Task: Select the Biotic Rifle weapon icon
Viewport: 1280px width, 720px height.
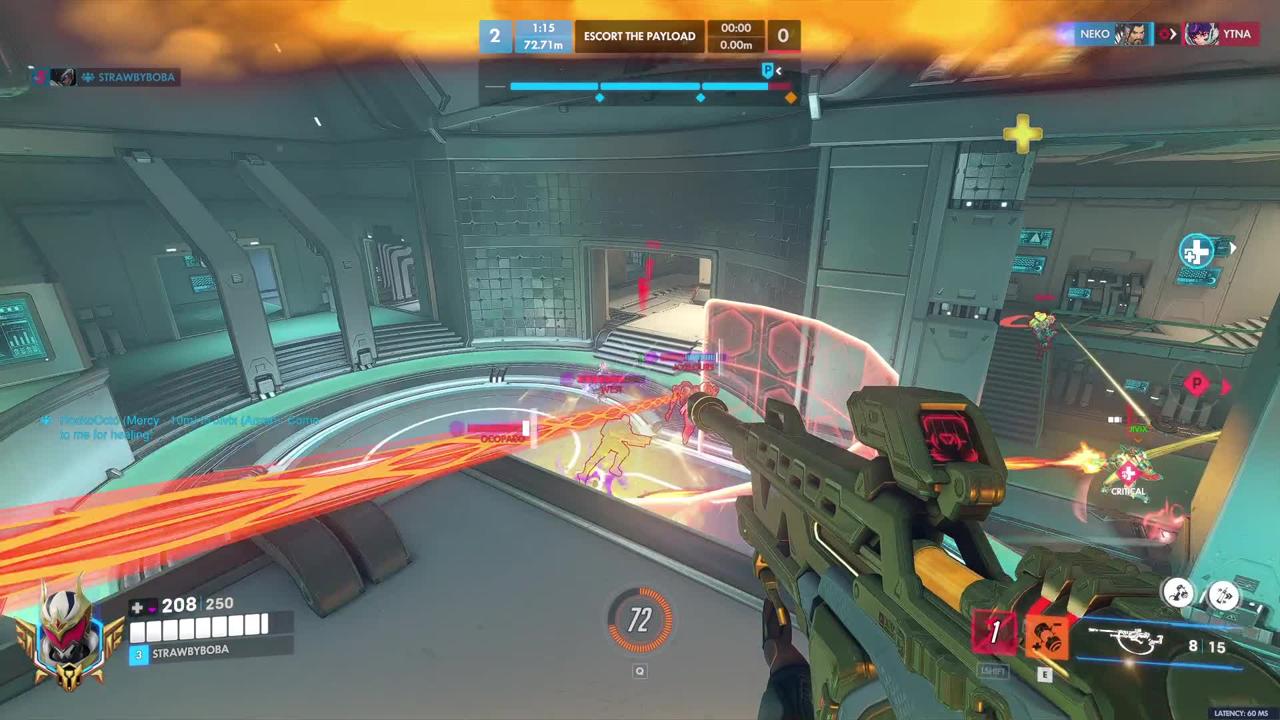Action: pos(1132,640)
